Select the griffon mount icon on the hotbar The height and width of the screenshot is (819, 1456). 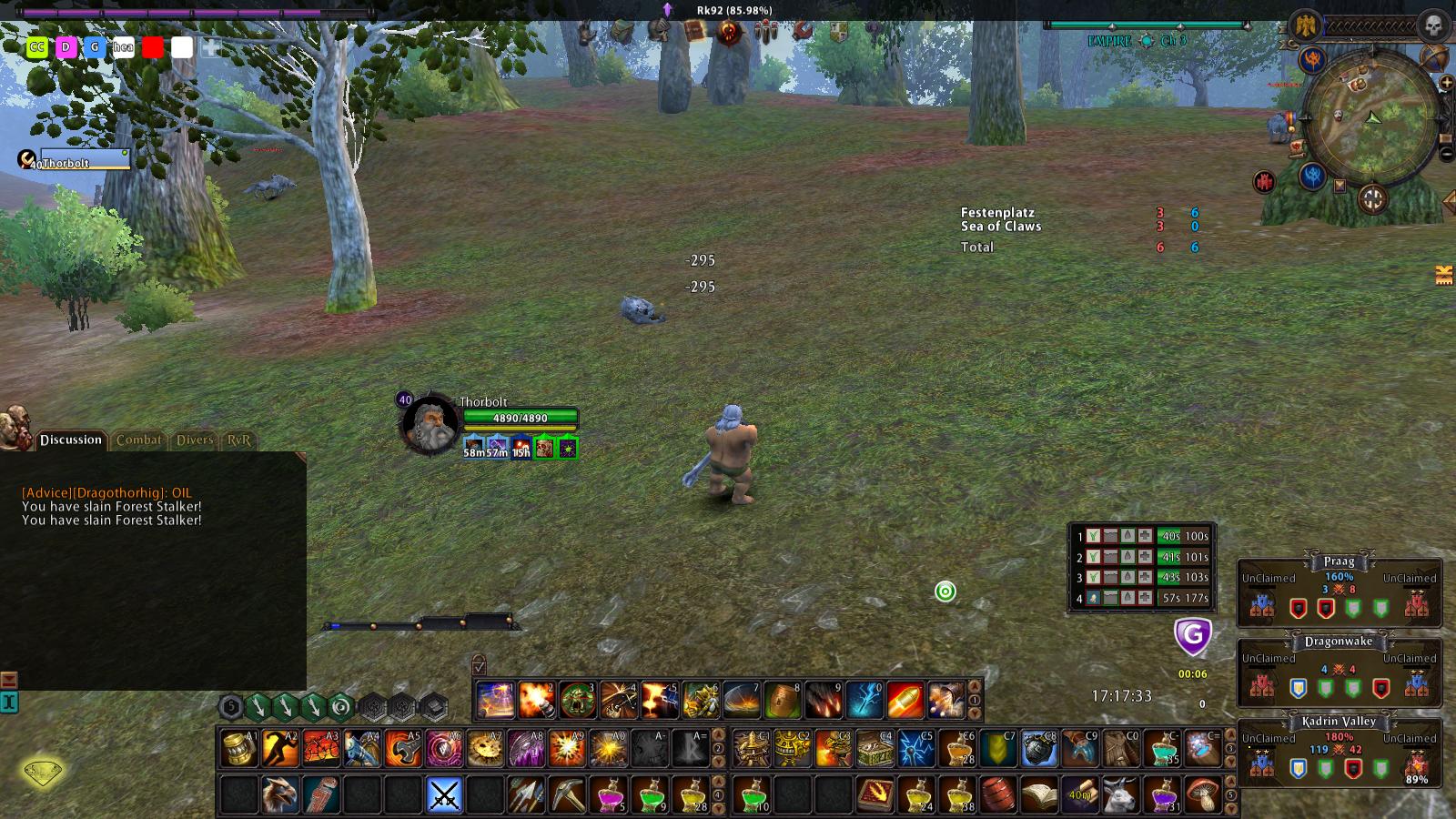pos(277,794)
